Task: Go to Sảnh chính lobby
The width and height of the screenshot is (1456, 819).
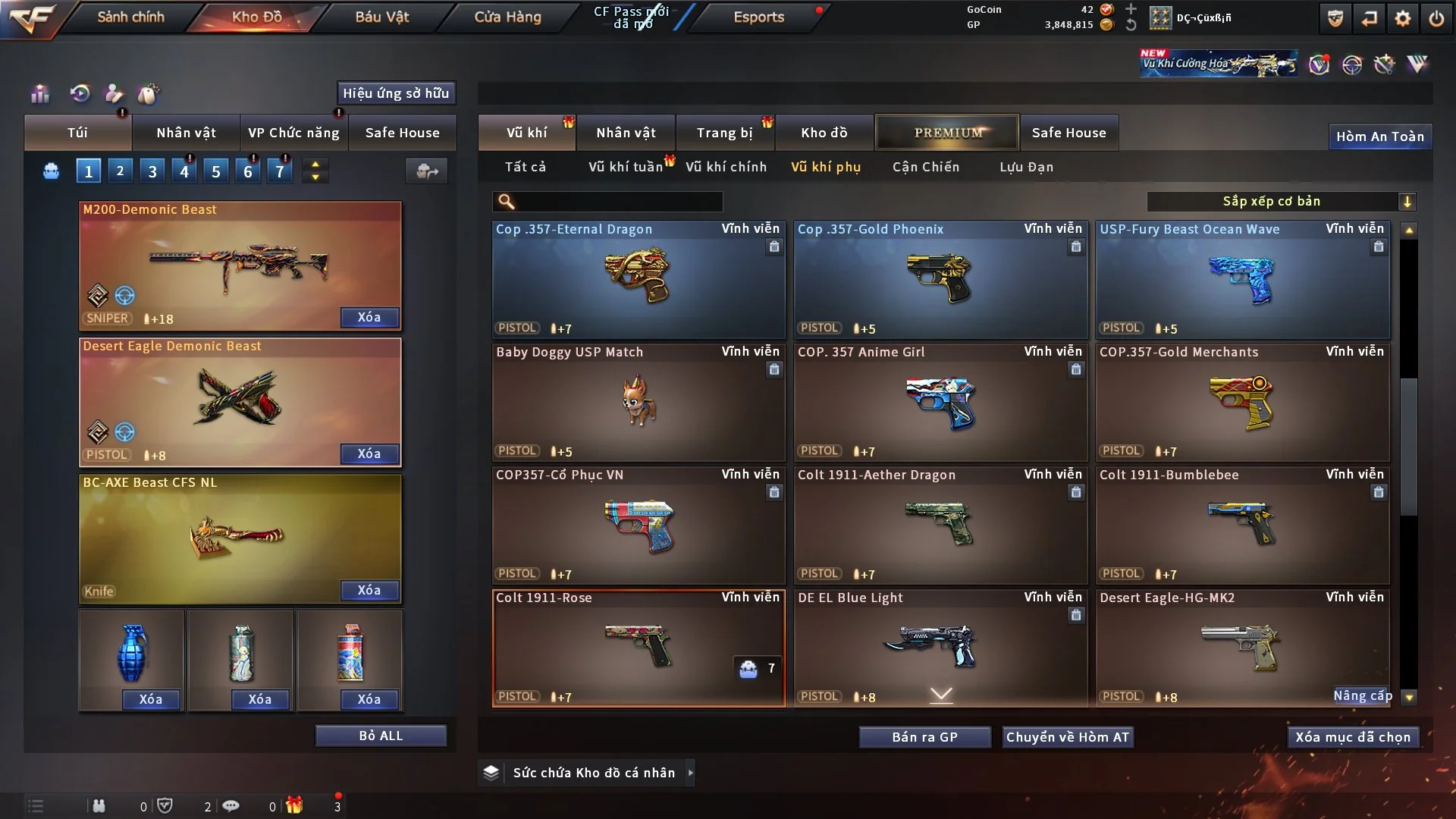Action: point(130,17)
